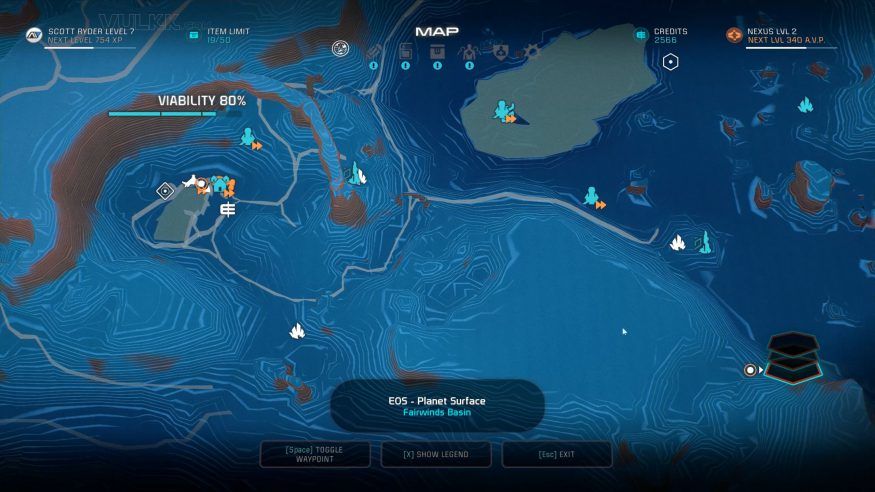Exit the map screen

coord(557,454)
